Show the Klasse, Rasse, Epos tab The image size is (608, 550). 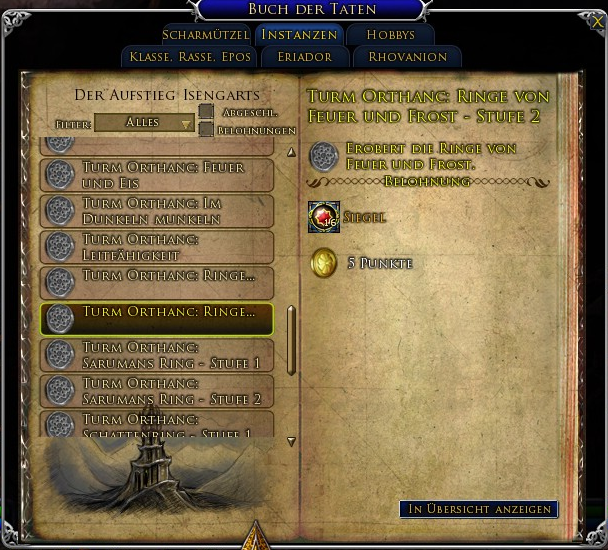coord(189,57)
